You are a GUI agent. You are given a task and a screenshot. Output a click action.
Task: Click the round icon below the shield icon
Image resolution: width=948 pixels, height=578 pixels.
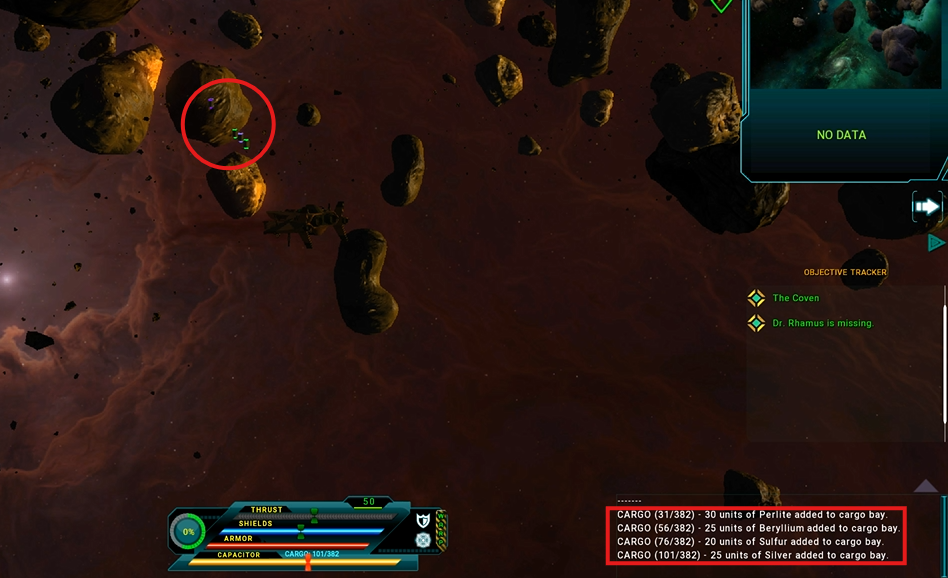click(x=423, y=540)
